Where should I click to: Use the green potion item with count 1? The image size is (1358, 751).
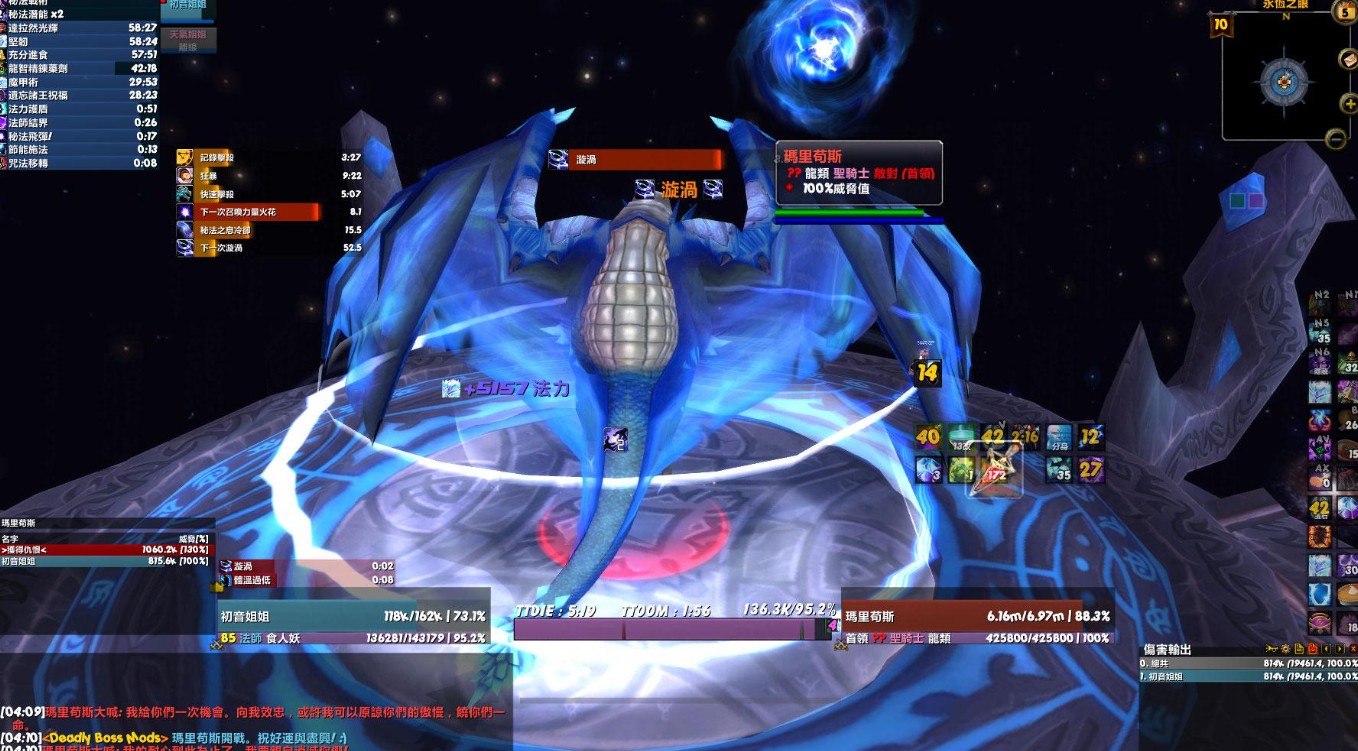pyautogui.click(x=961, y=469)
